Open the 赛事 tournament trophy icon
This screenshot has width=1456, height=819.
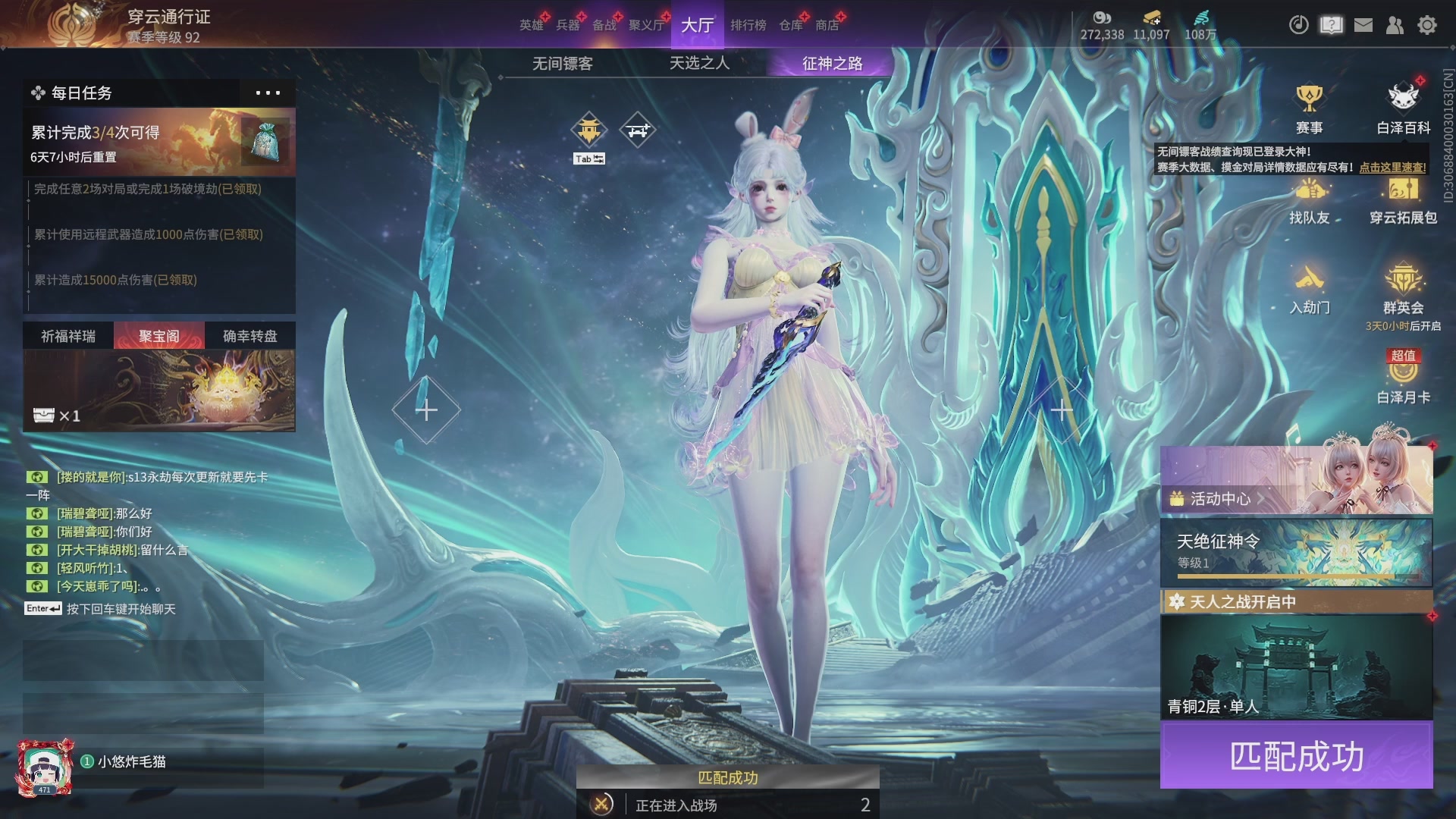[x=1309, y=108]
